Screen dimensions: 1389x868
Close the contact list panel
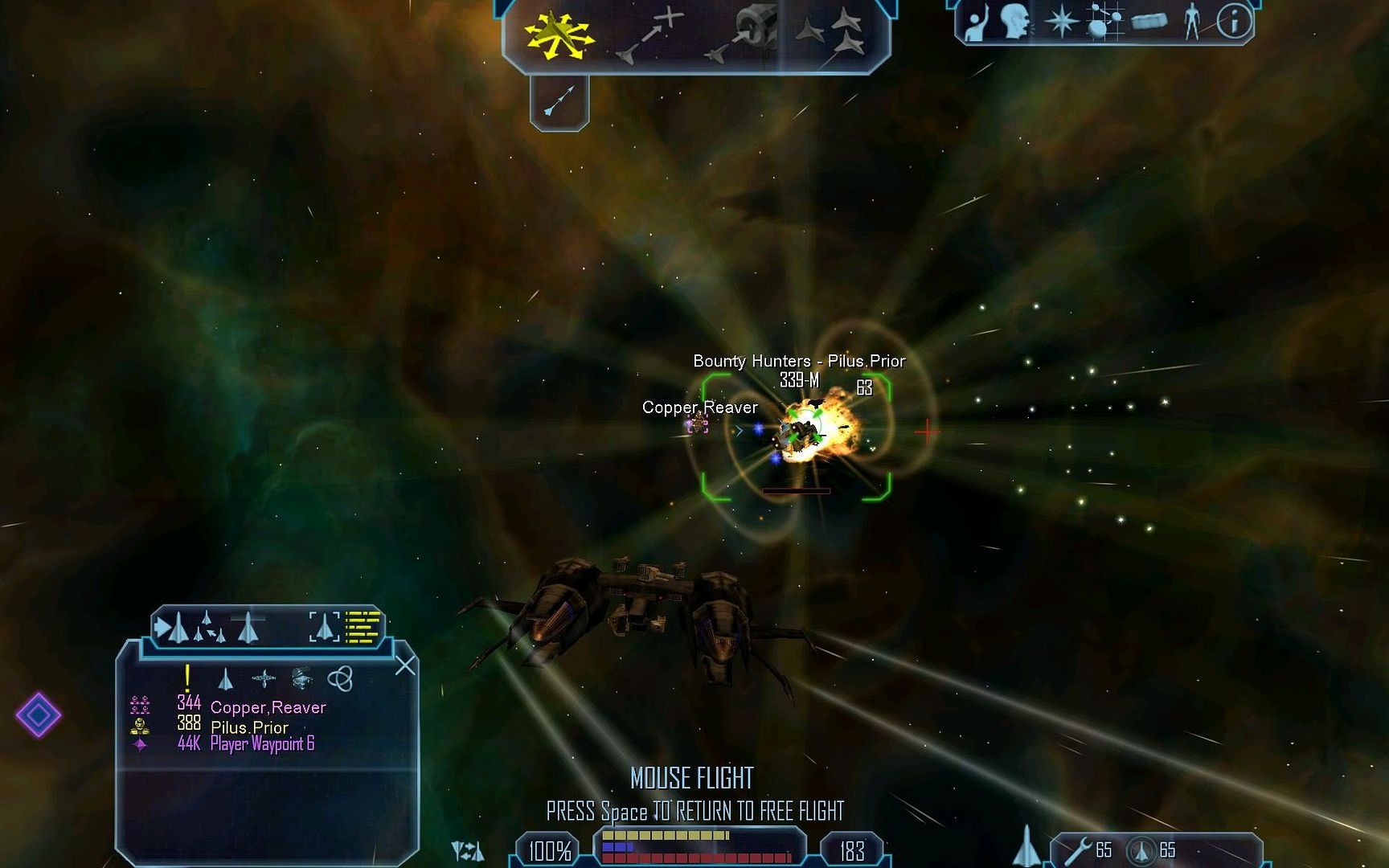point(405,665)
